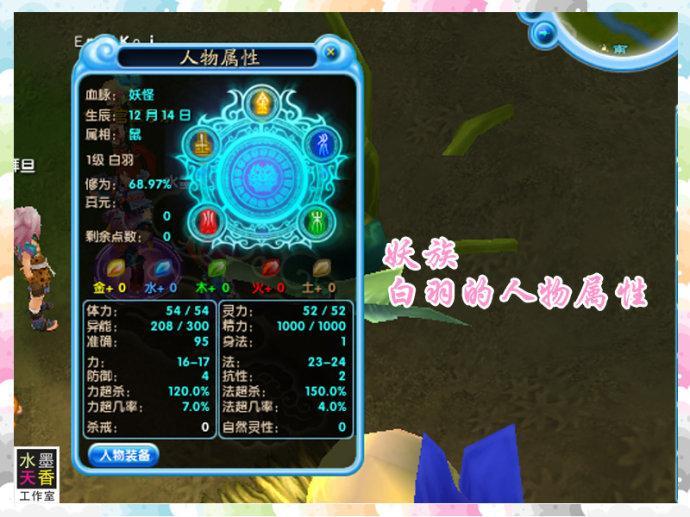This screenshot has width=690, height=517.
Task: Select the blue 水 water element orb
Action: pyautogui.click(x=320, y=143)
